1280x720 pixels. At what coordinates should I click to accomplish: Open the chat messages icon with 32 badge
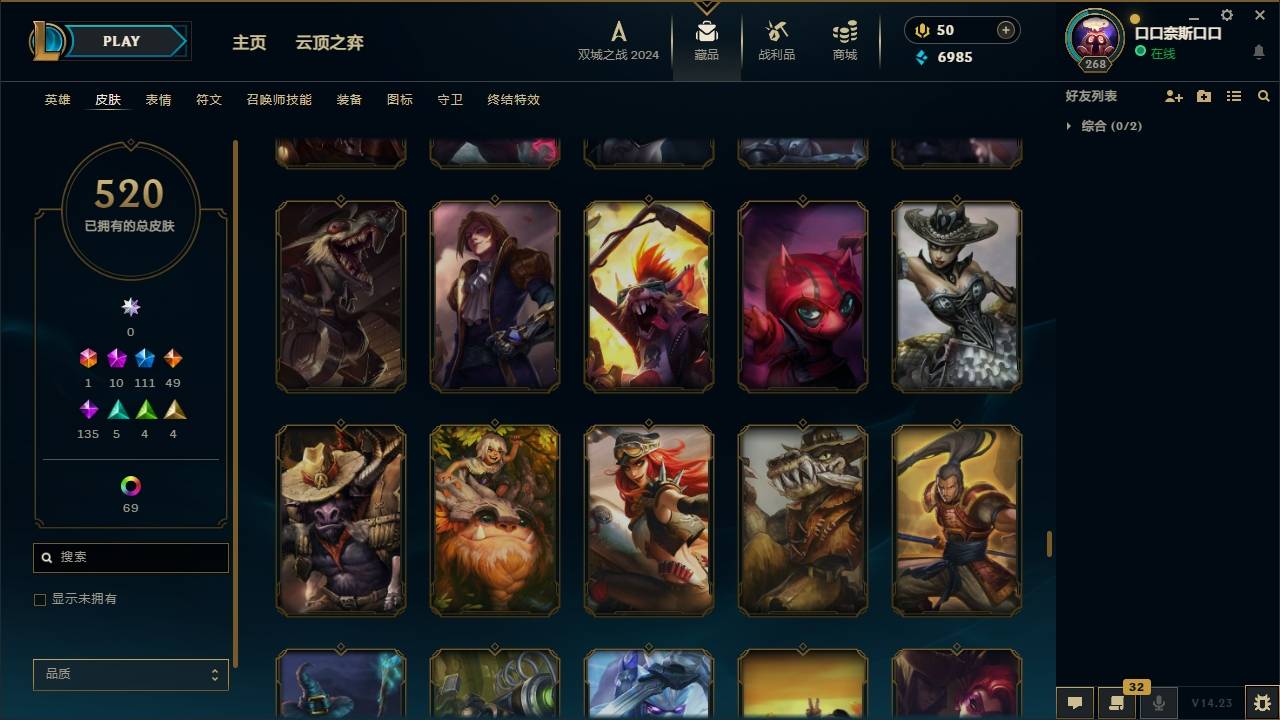coord(1118,704)
